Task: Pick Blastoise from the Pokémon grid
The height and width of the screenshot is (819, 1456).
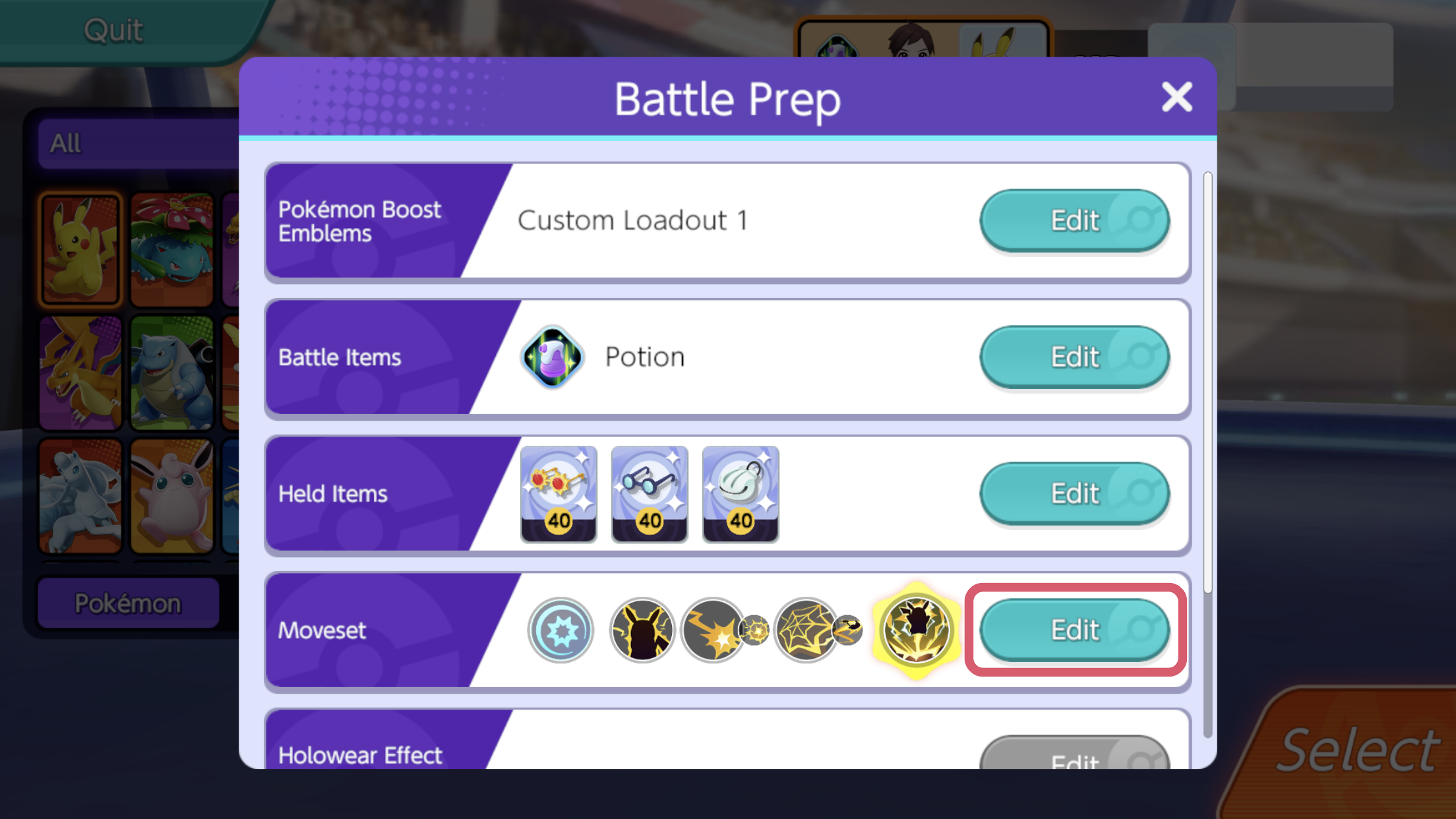Action: (171, 373)
